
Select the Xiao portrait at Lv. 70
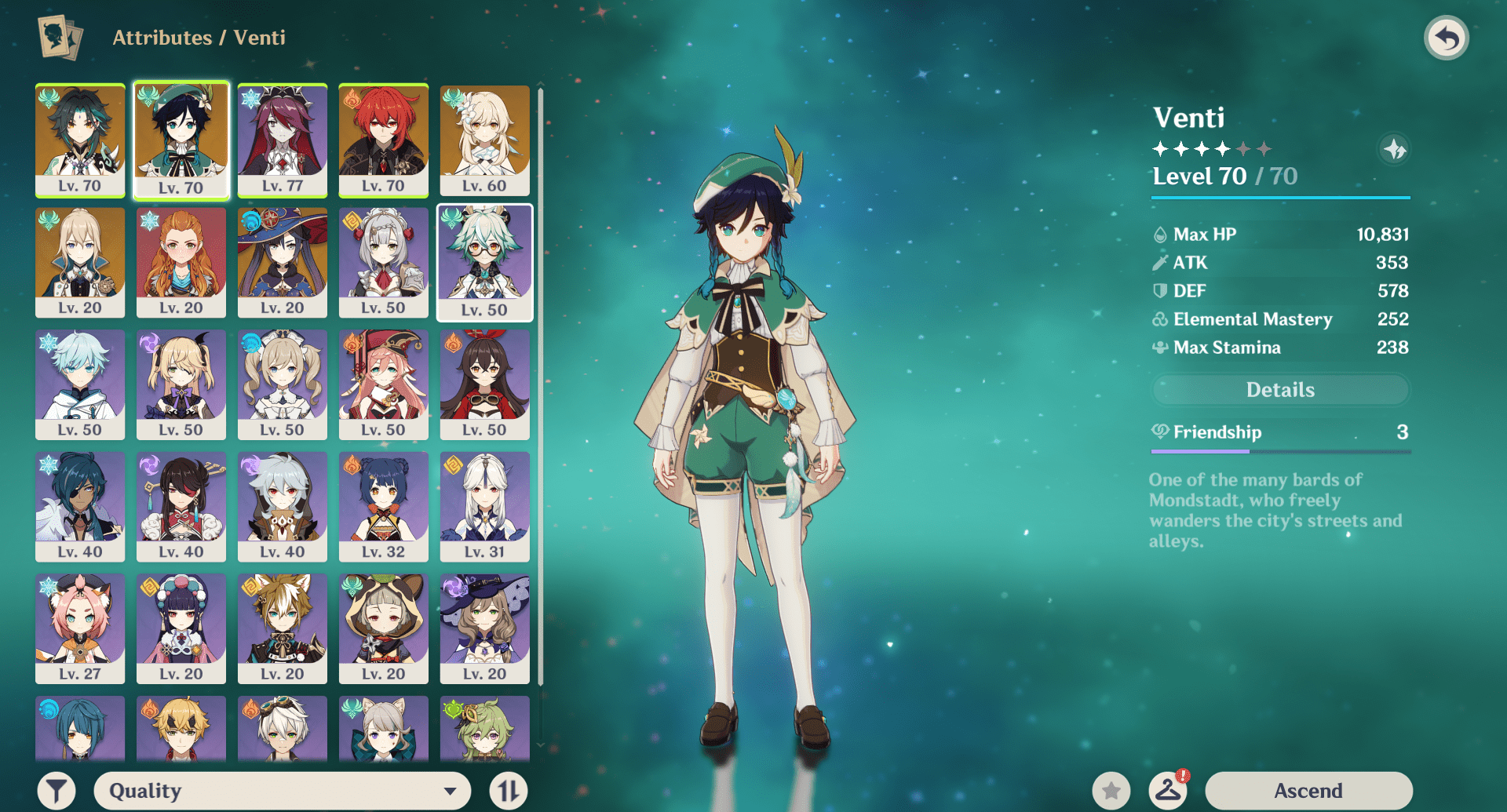(80, 140)
